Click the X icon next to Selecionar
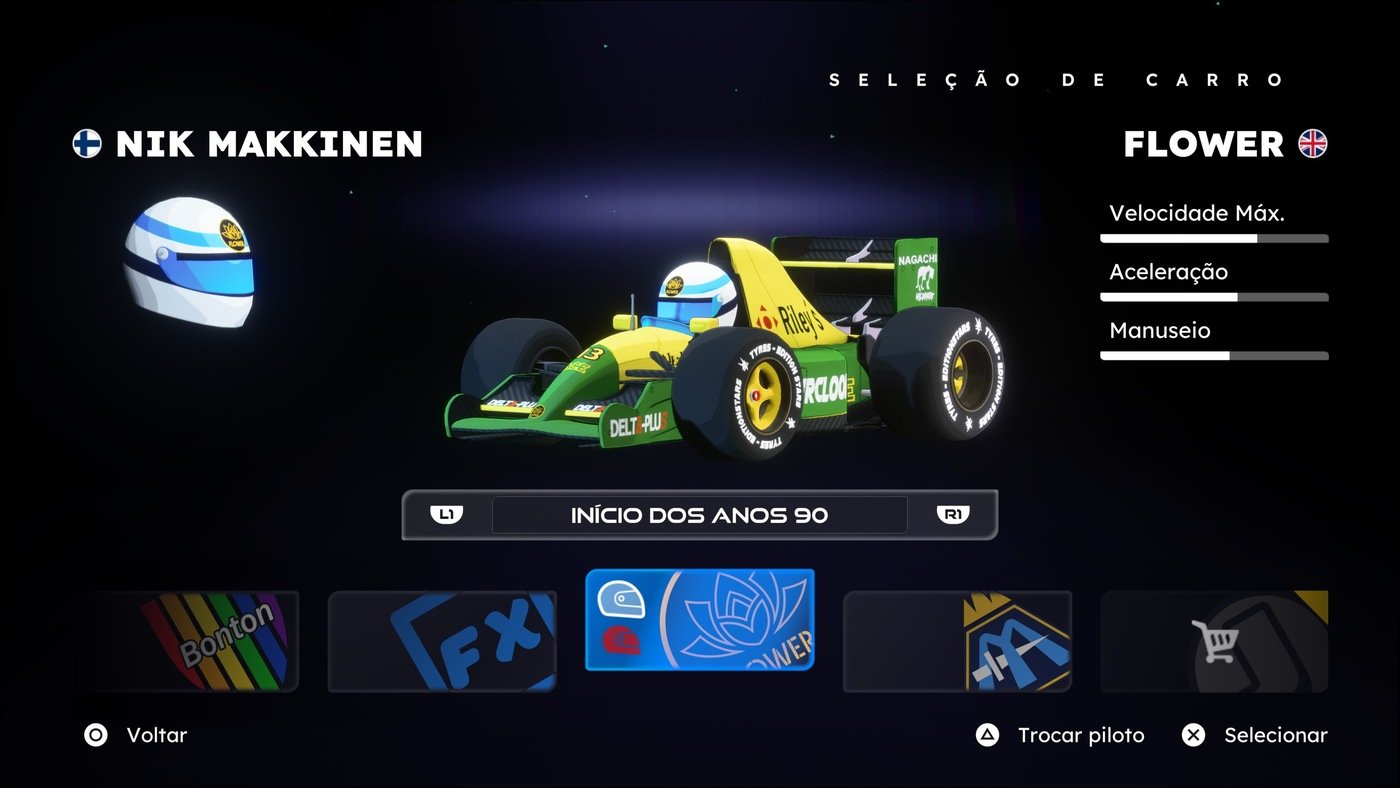Viewport: 1400px width, 788px height. [1192, 735]
